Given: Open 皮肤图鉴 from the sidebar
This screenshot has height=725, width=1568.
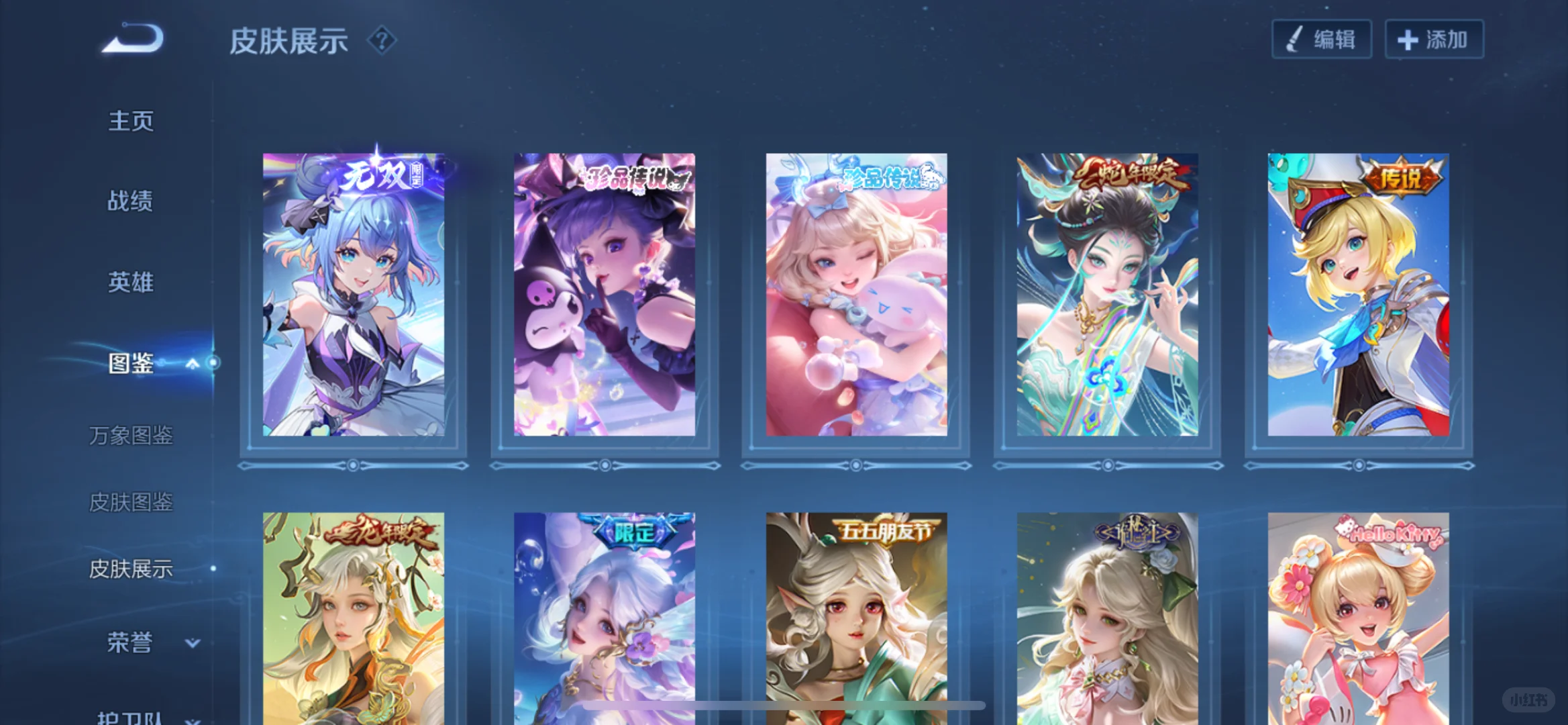Looking at the screenshot, I should pyautogui.click(x=132, y=501).
